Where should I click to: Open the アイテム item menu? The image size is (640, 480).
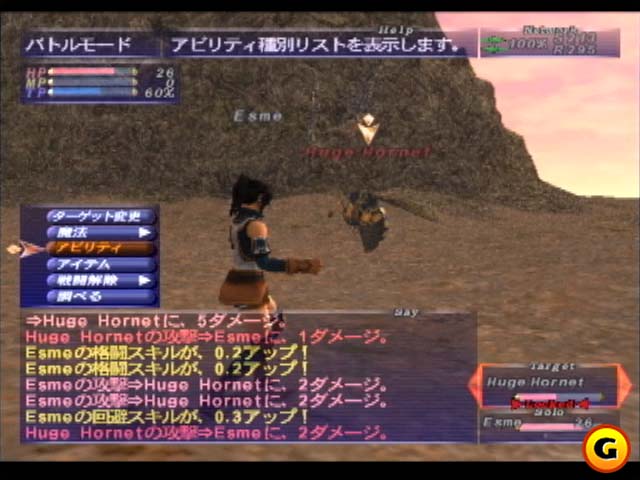click(100, 264)
